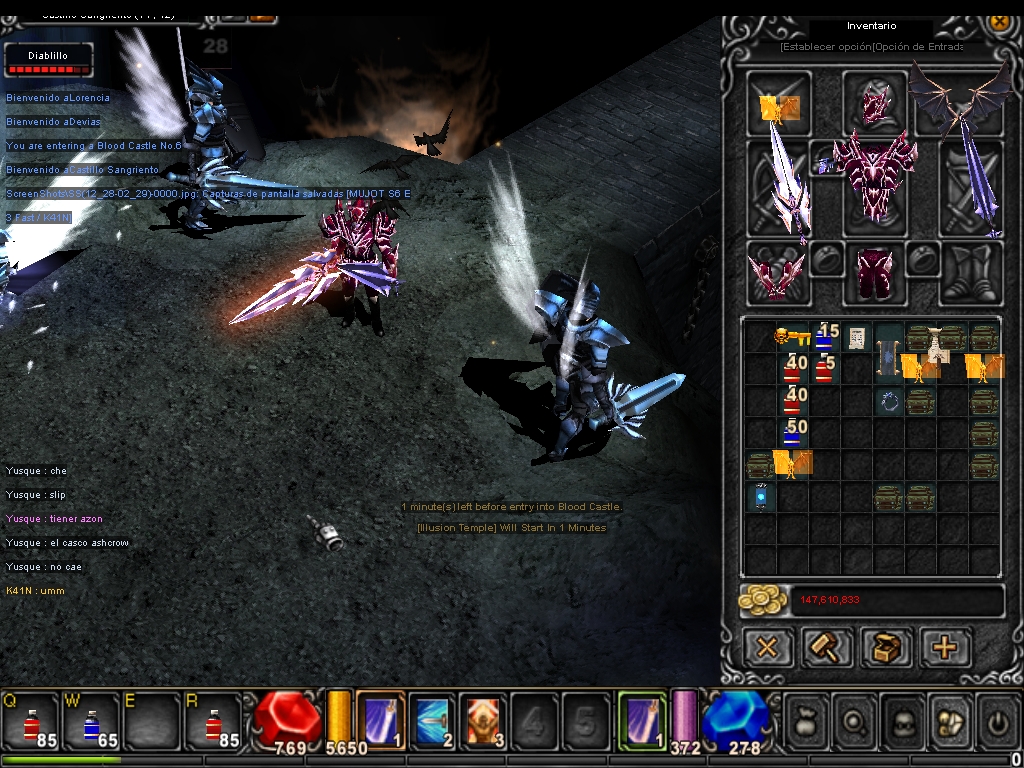This screenshot has width=1024, height=768.
Task: Open the treasure chest store button
Action: [x=886, y=647]
